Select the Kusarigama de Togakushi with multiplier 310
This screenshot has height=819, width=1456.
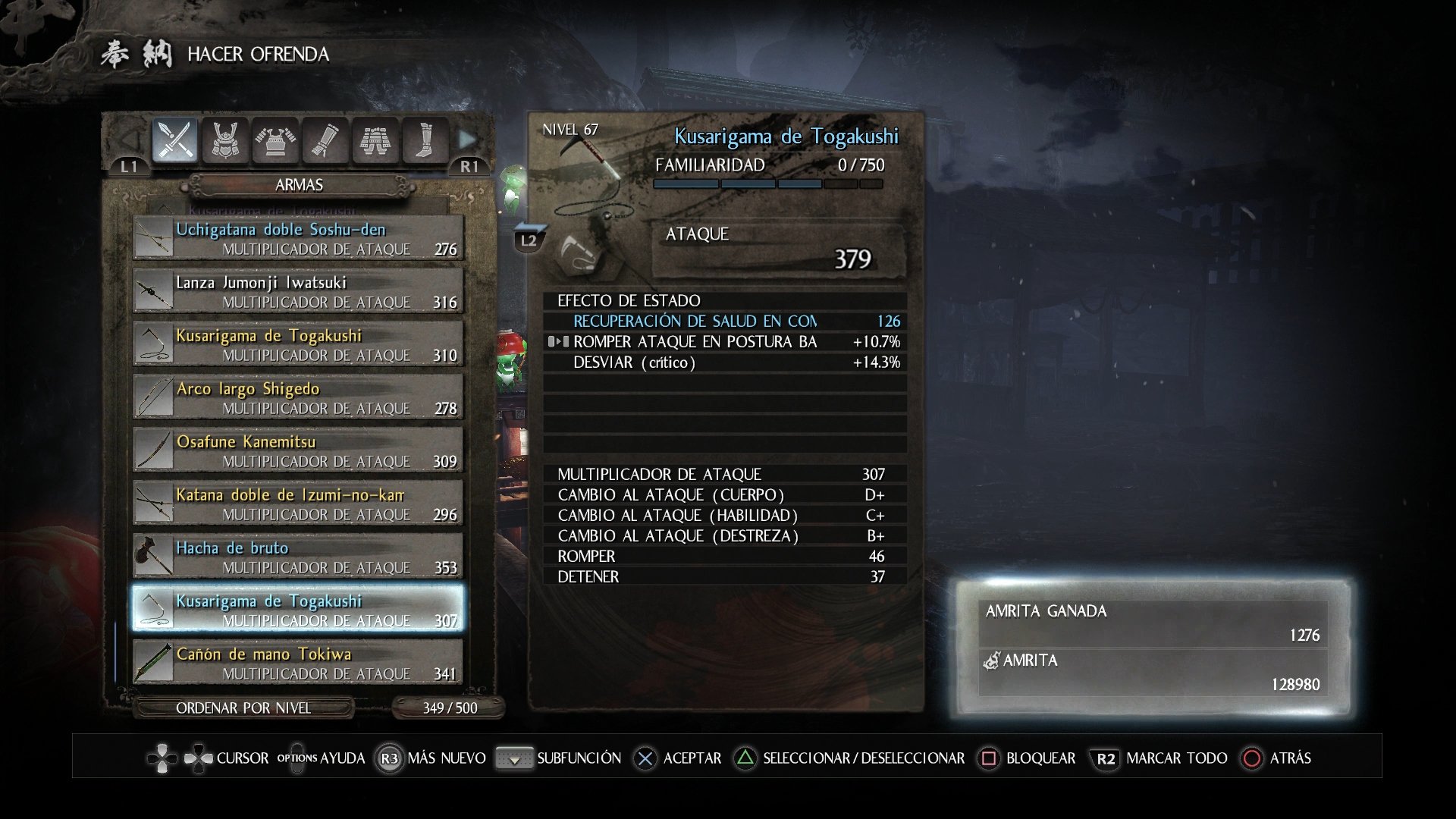tap(298, 344)
